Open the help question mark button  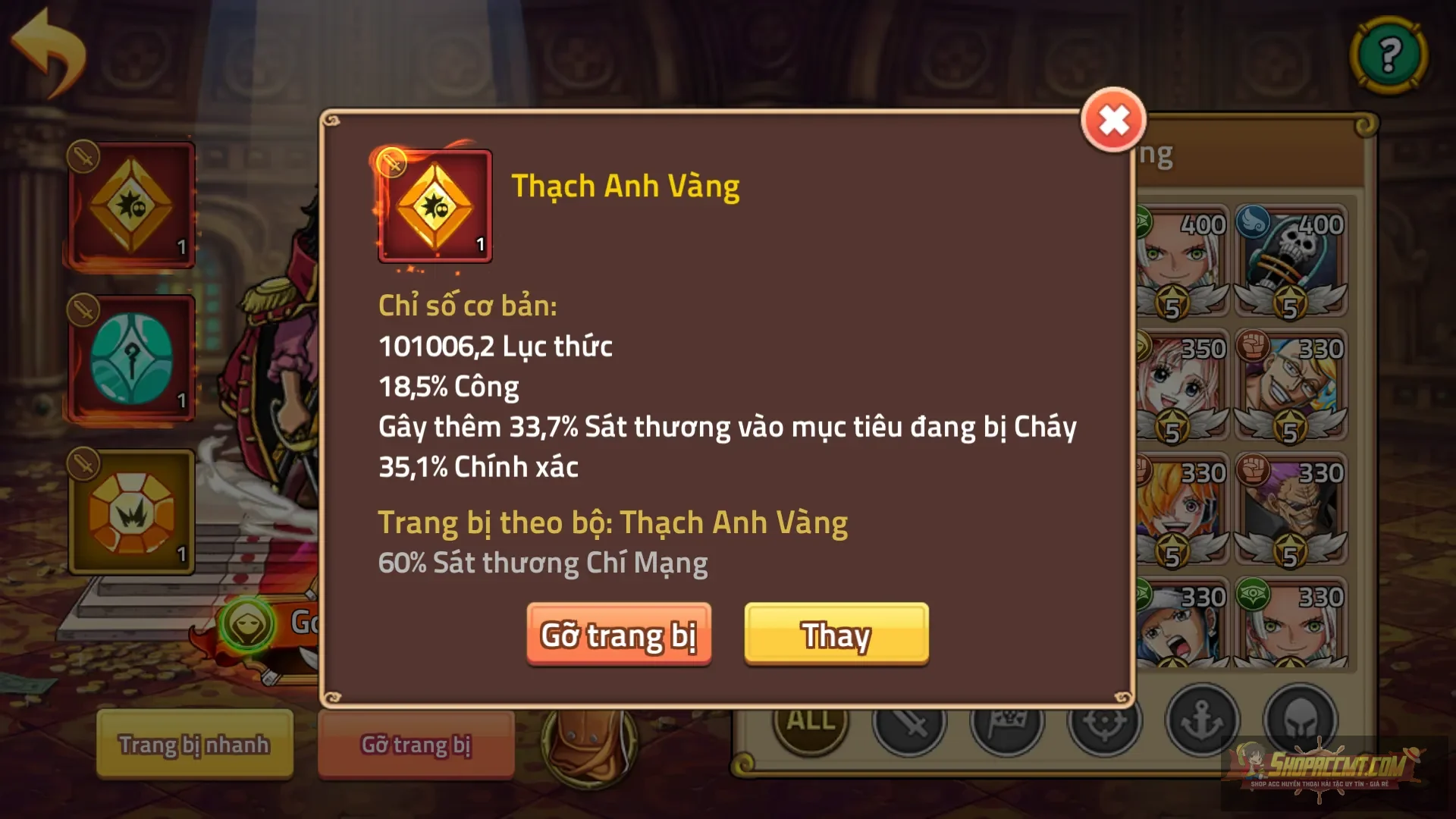(x=1390, y=54)
